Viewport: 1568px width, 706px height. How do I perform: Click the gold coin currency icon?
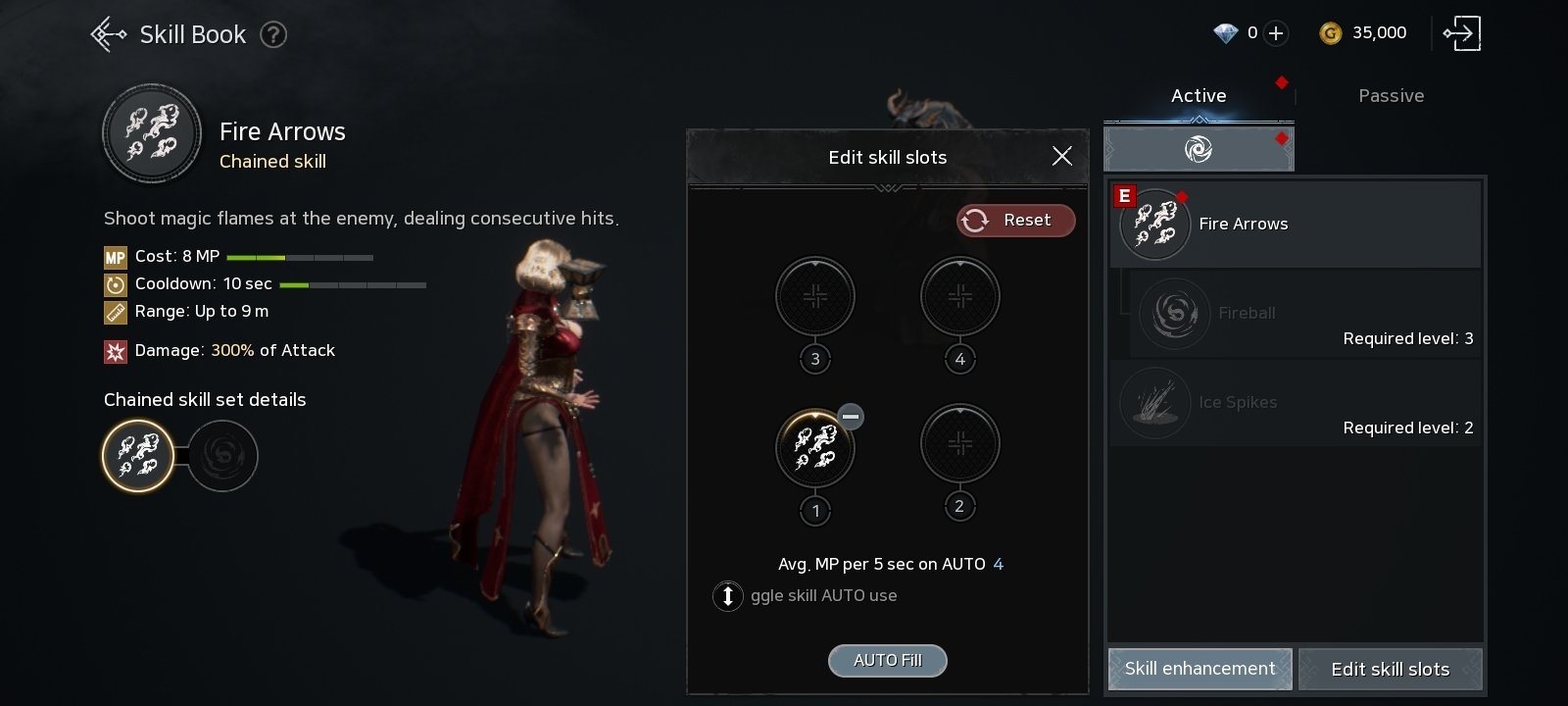[1330, 33]
